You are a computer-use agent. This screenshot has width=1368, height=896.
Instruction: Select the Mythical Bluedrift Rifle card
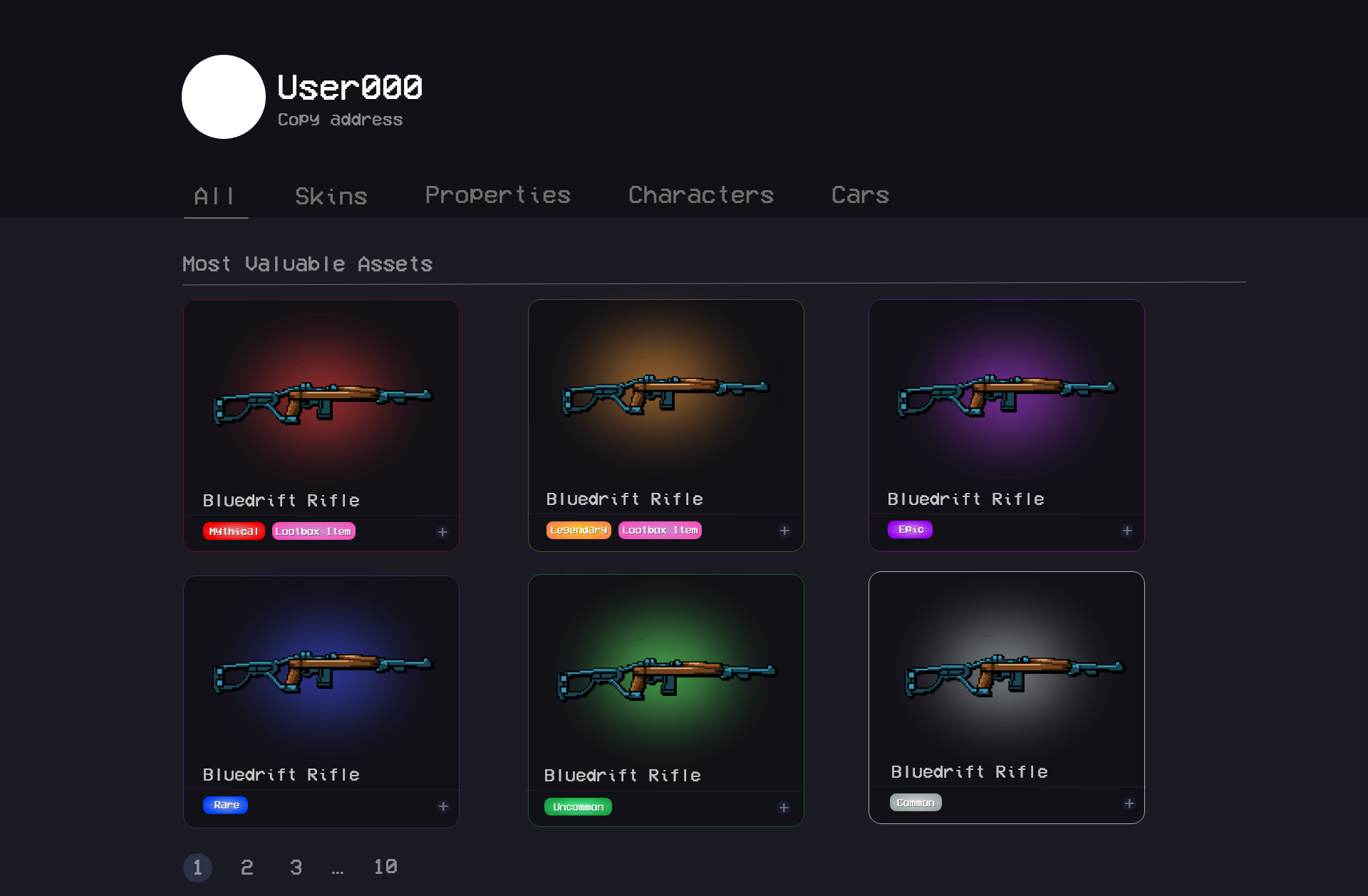pos(321,406)
